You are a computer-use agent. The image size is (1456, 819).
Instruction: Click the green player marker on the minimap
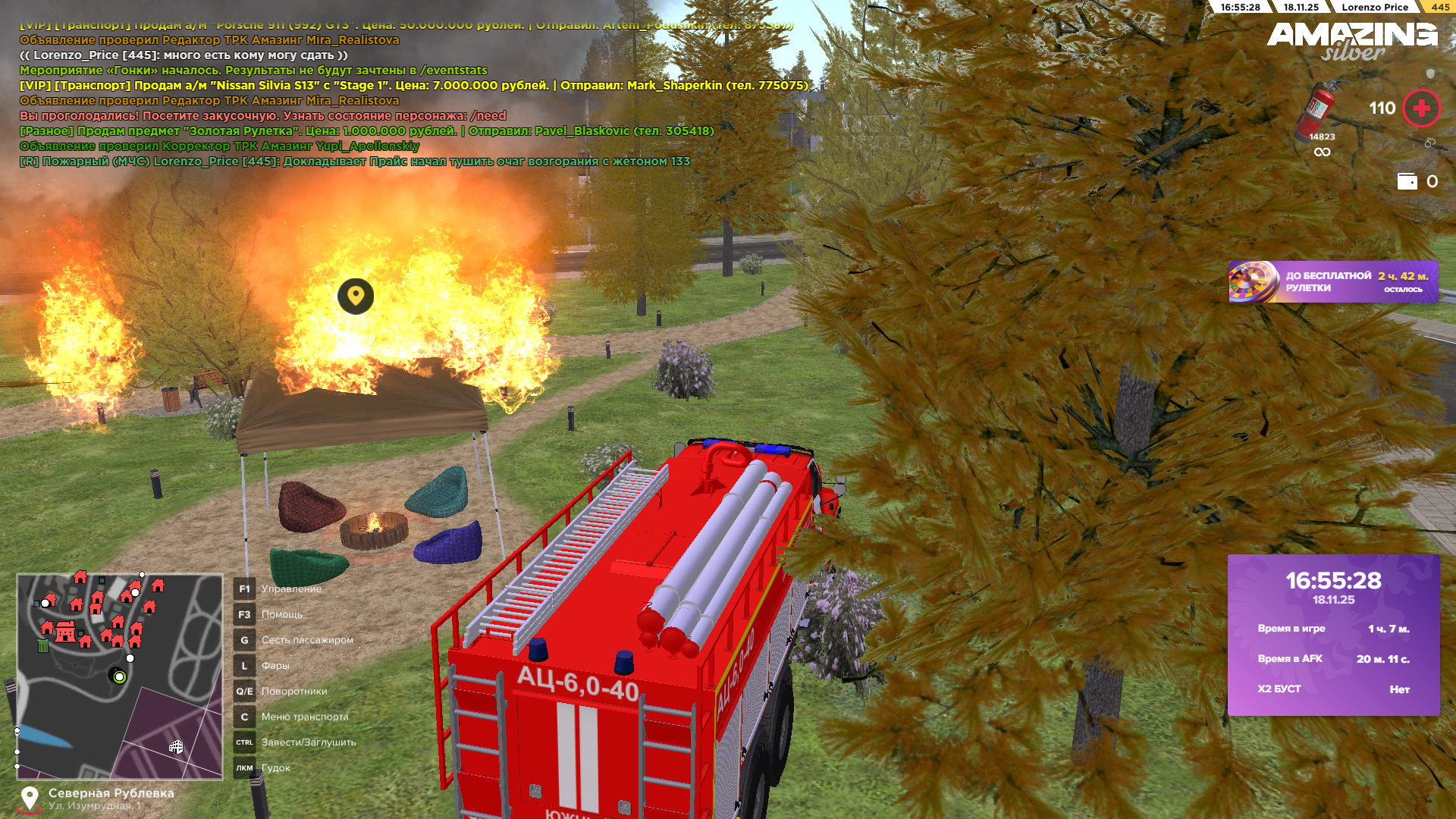(119, 676)
